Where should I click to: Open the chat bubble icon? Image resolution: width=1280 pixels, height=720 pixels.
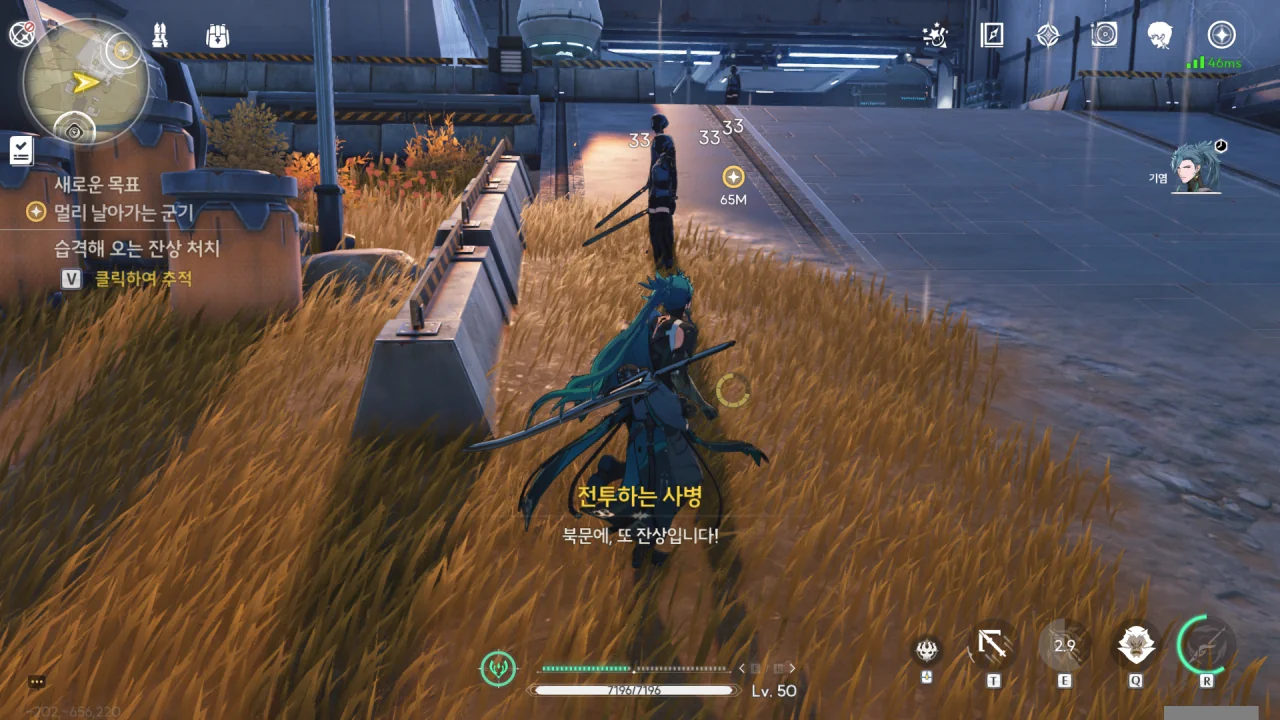pos(37,682)
